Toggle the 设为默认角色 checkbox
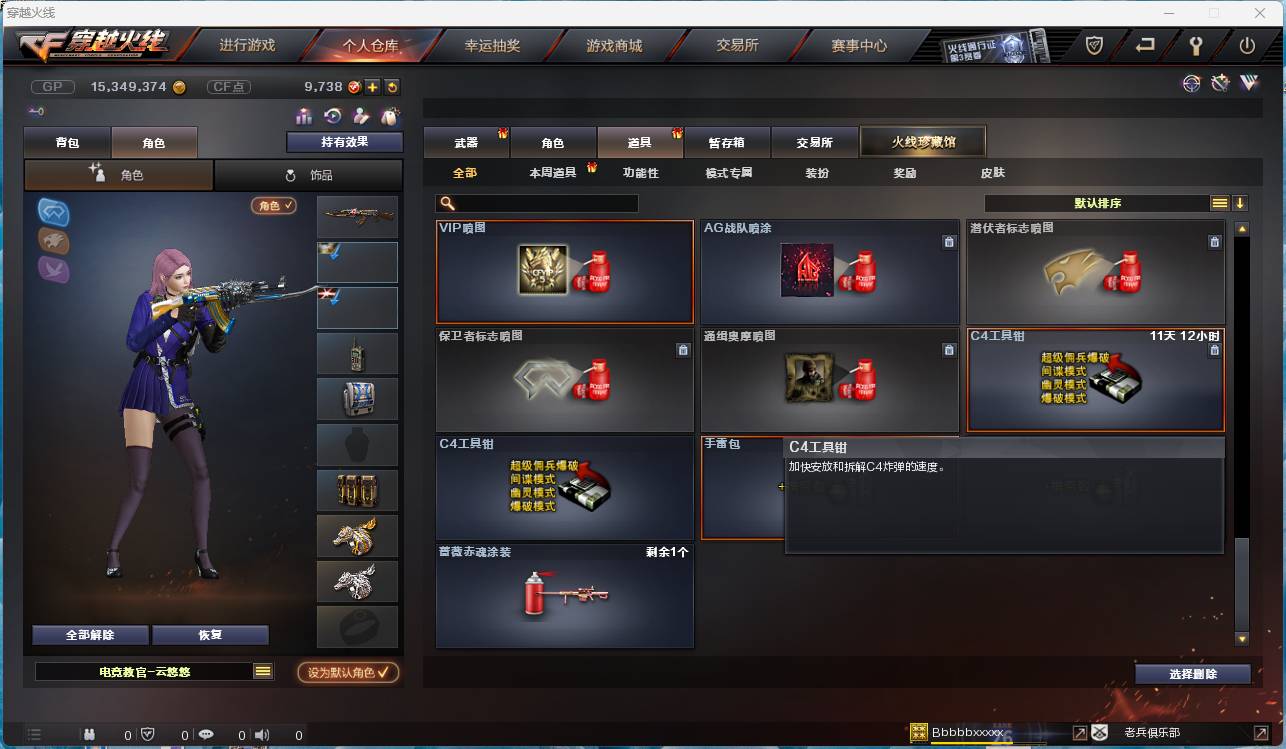1286x749 pixels. pyautogui.click(x=347, y=673)
